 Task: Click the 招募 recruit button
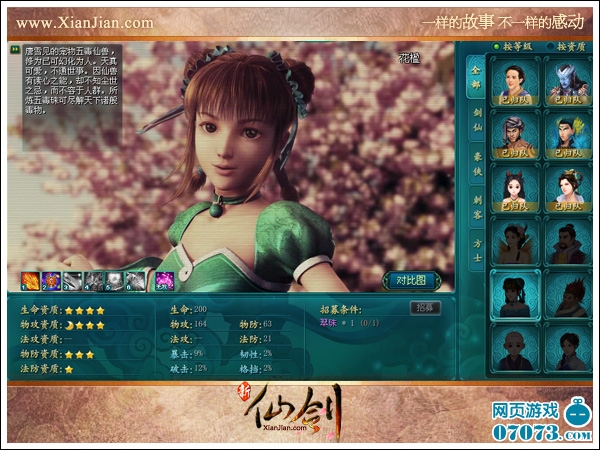(x=425, y=308)
